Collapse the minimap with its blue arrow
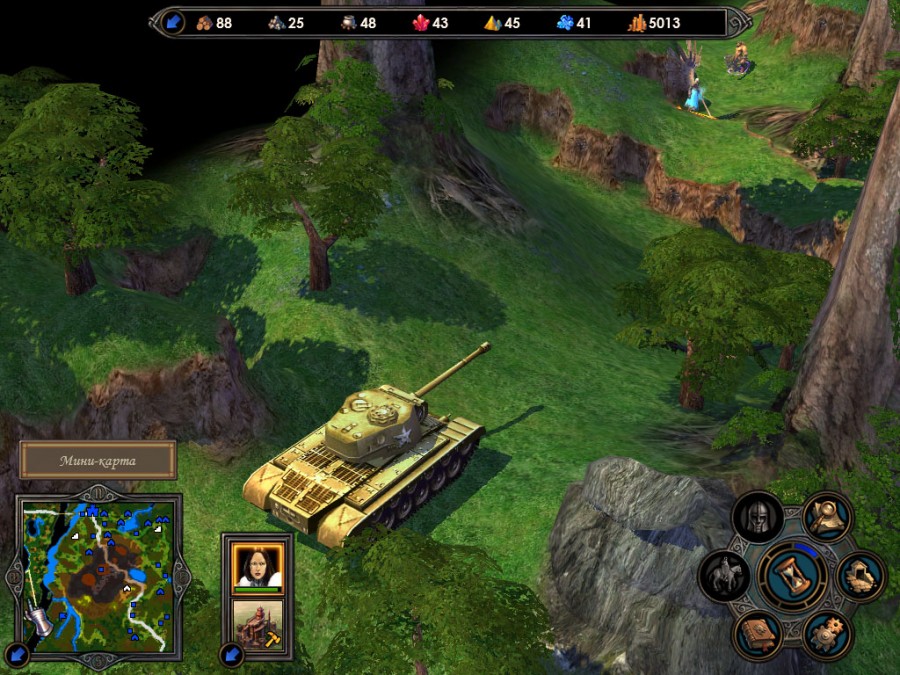This screenshot has height=675, width=900. pos(16,654)
